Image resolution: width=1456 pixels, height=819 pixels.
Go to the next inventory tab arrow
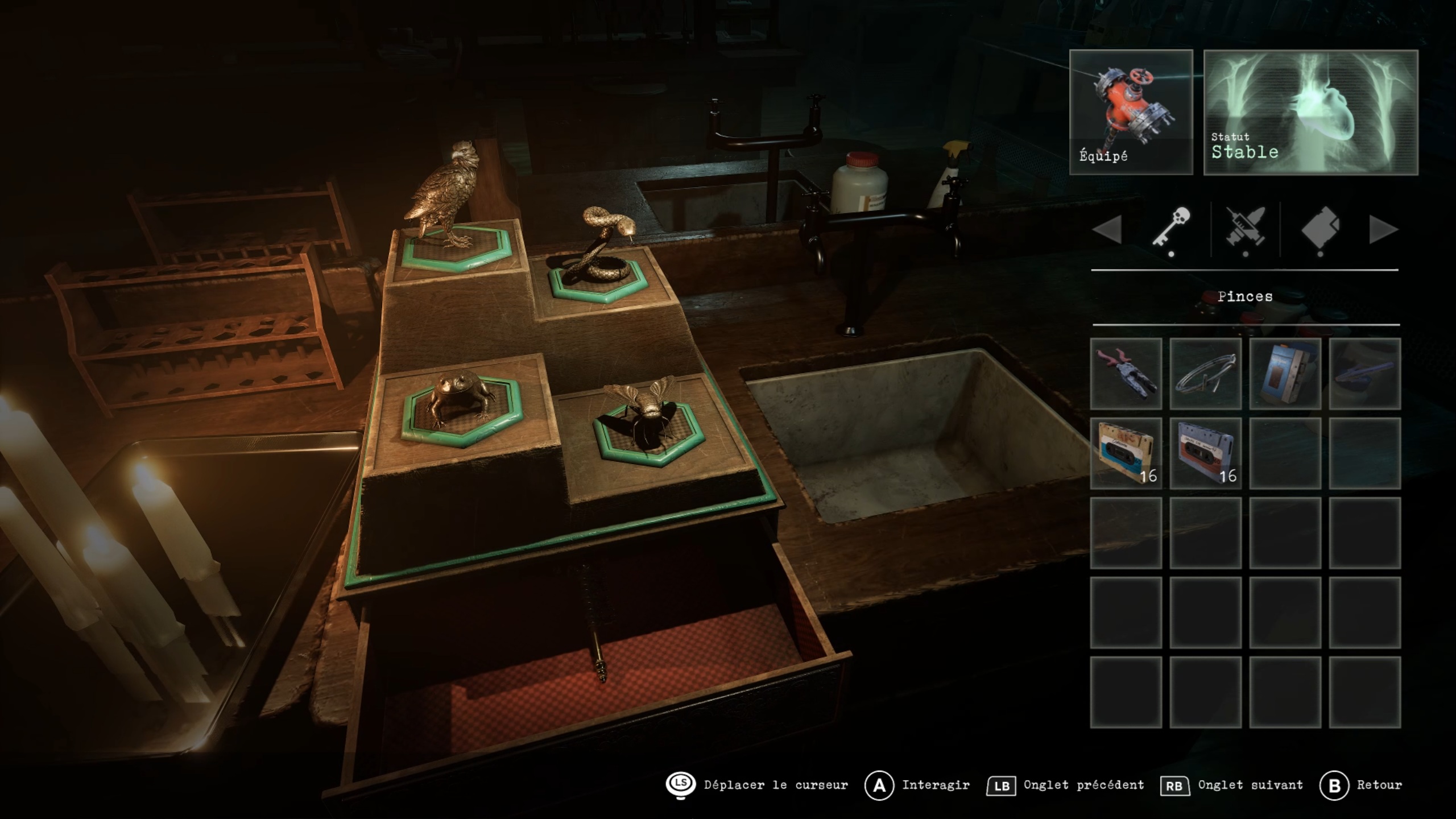1383,230
